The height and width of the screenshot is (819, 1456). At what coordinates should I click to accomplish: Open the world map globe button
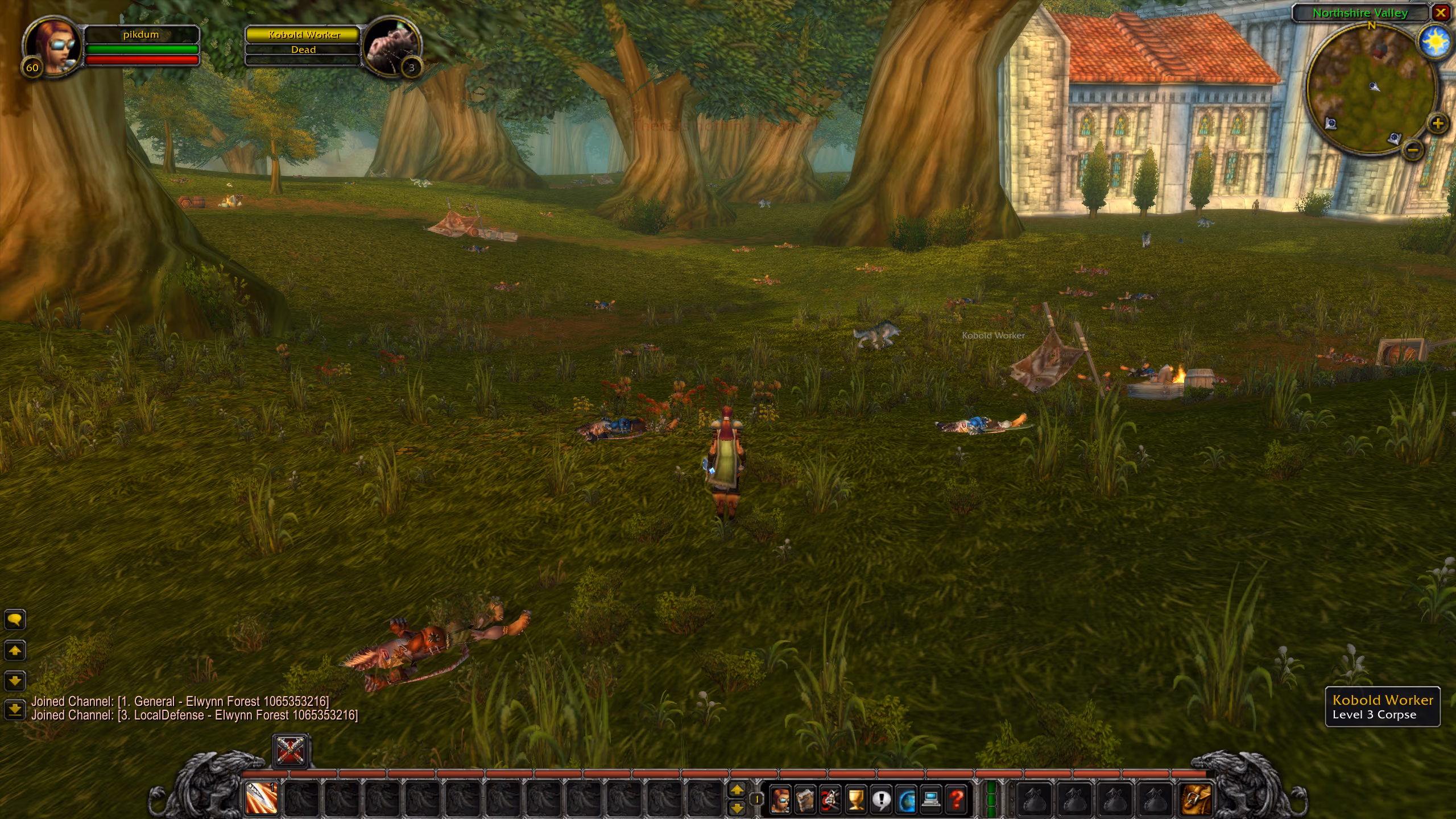pos(907,799)
